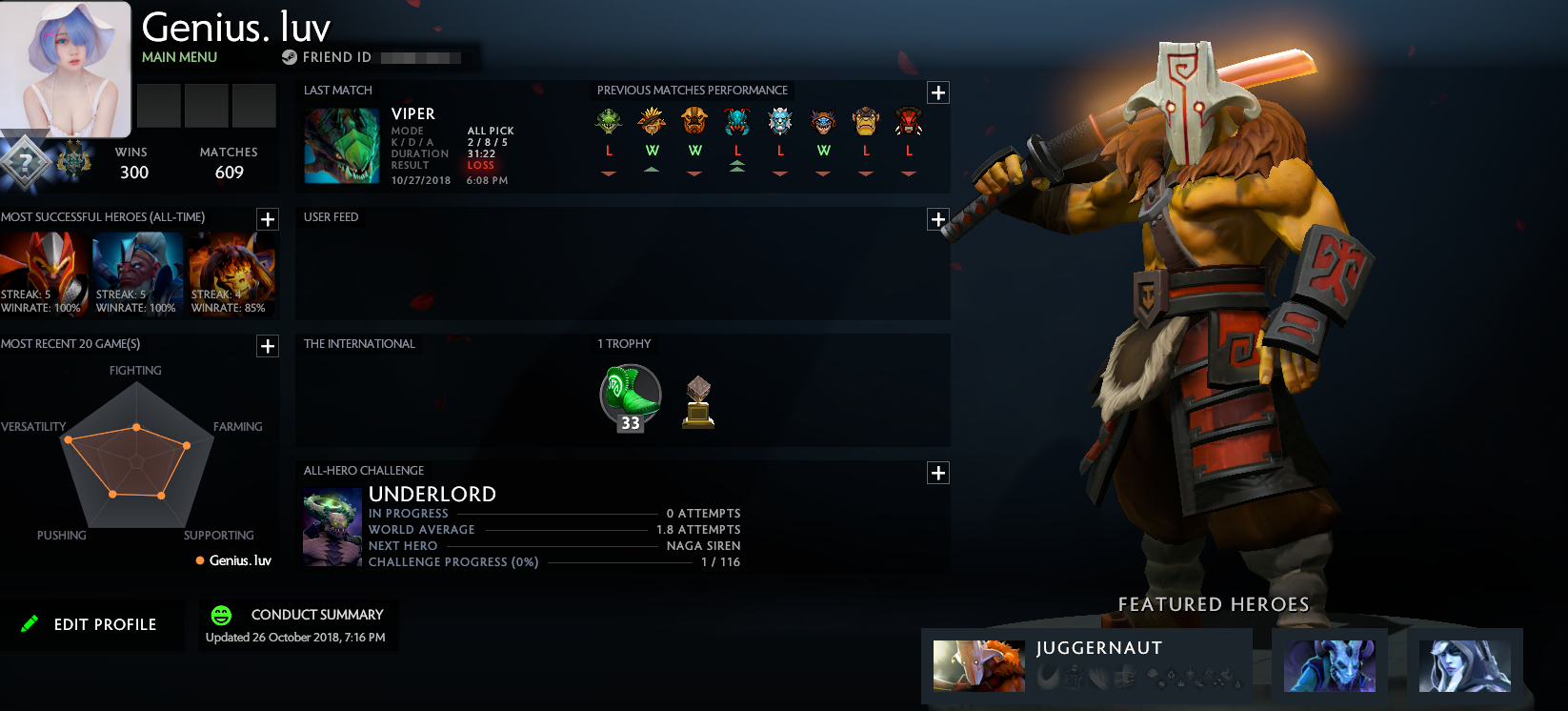Open the Conduct Summary
Screen dimensions: 1568x711
[315, 615]
